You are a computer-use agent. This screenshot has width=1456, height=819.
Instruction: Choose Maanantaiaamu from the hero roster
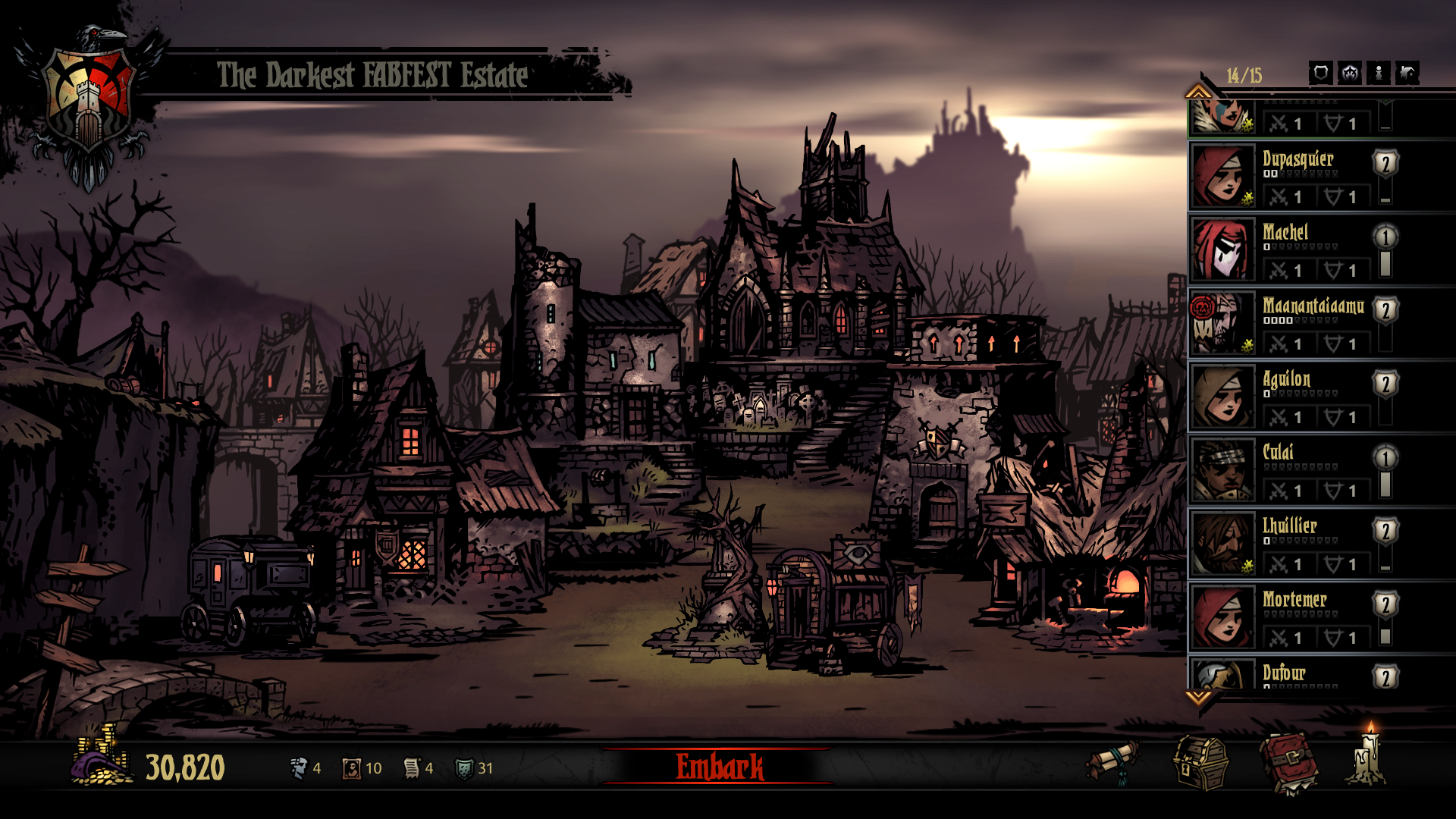point(1297,324)
